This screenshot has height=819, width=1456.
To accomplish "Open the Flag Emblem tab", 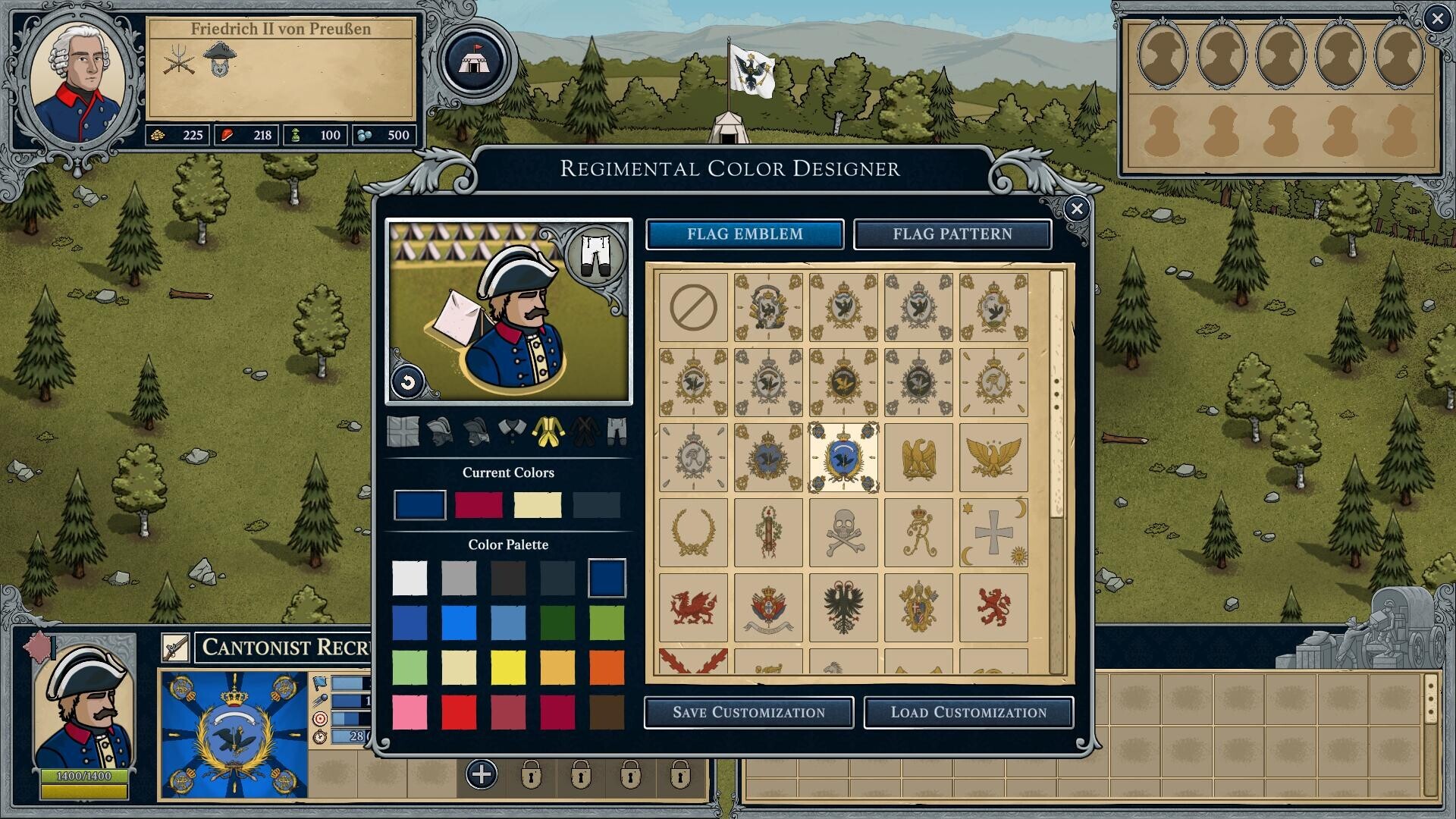I will pyautogui.click(x=744, y=234).
